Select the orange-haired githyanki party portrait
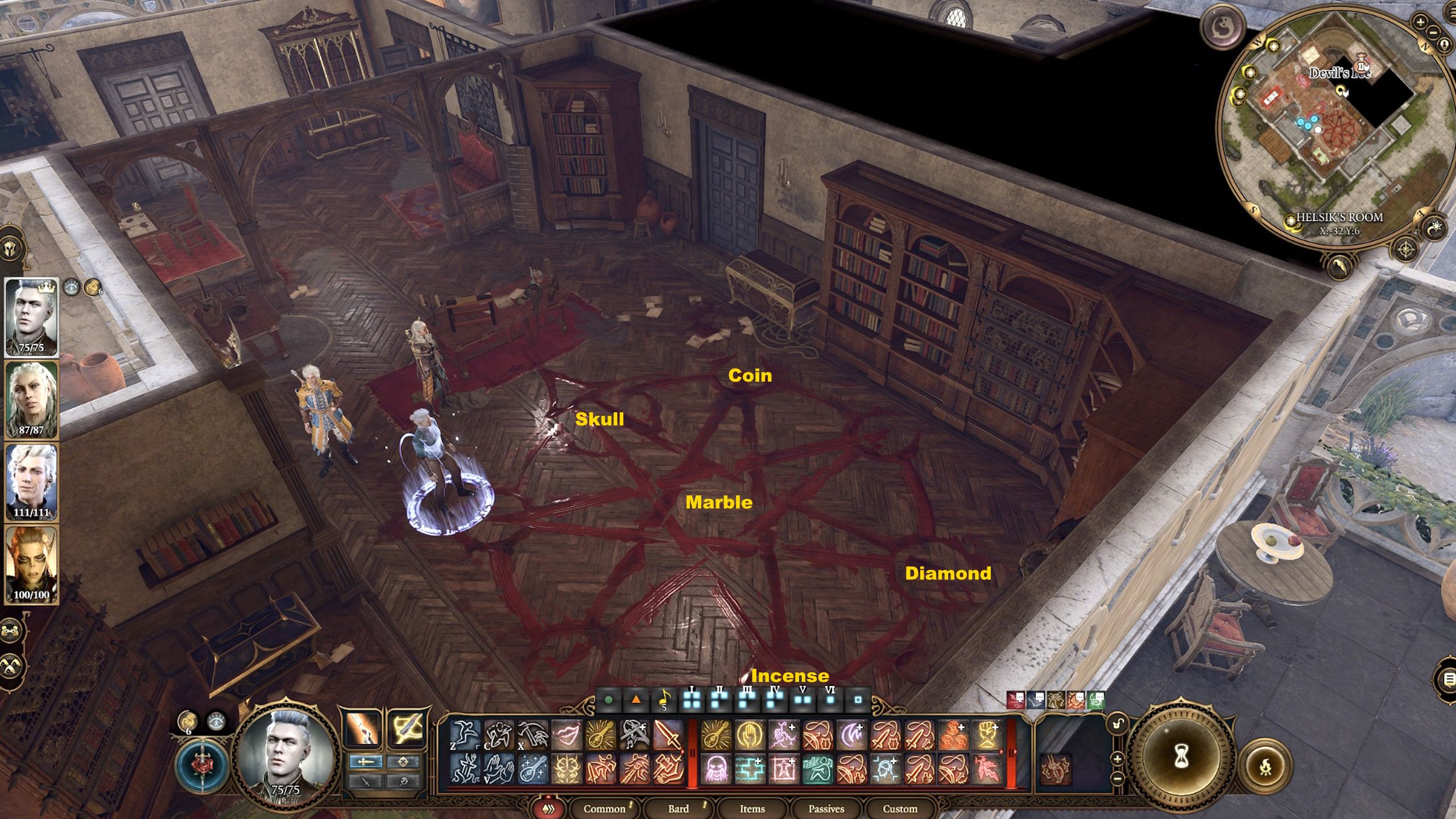 pyautogui.click(x=31, y=564)
